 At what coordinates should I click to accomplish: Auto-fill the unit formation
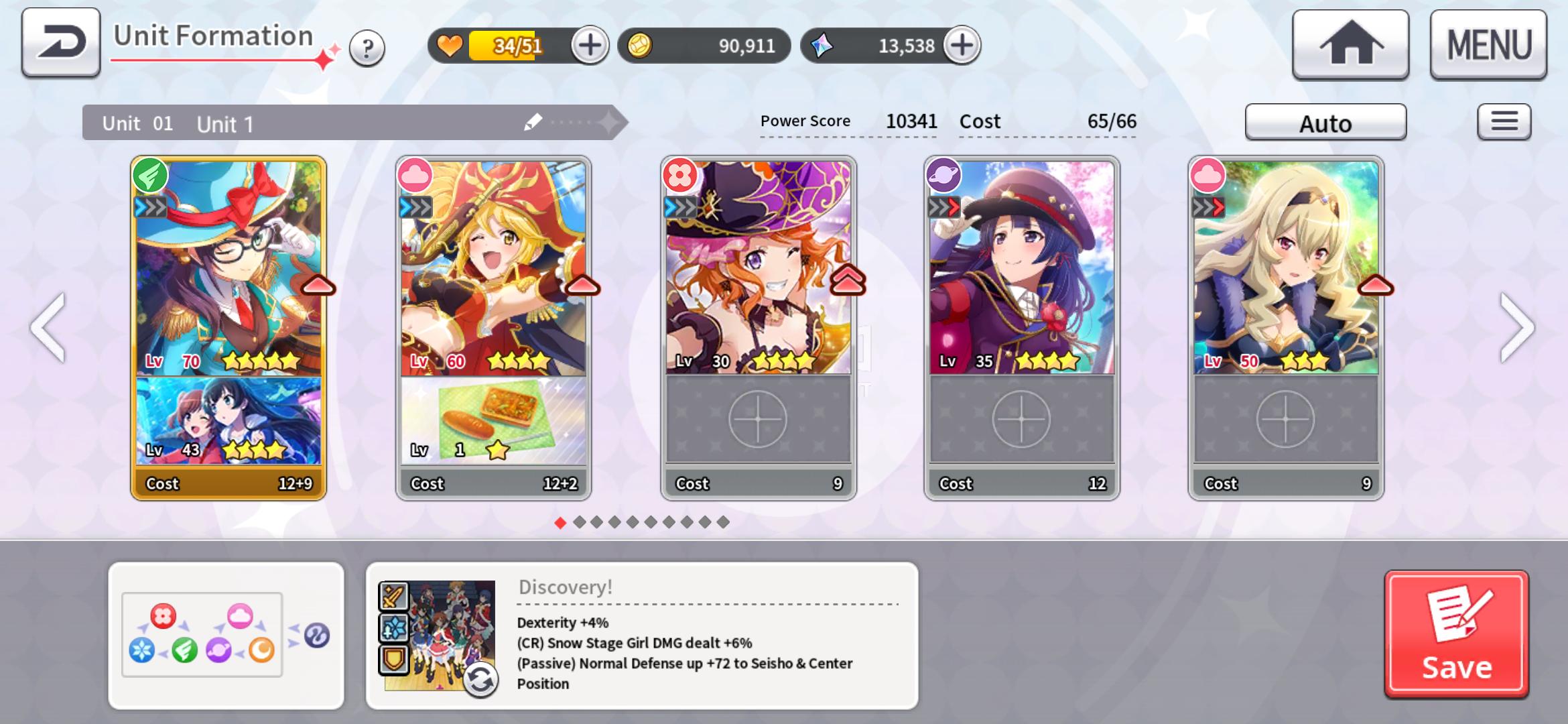[1325, 123]
